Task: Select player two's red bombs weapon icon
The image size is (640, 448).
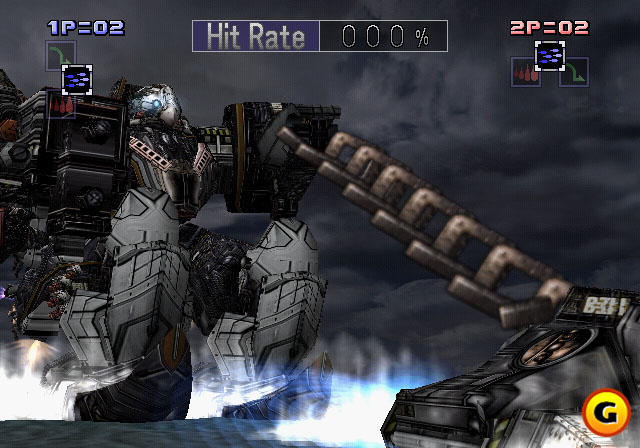Action: 525,72
